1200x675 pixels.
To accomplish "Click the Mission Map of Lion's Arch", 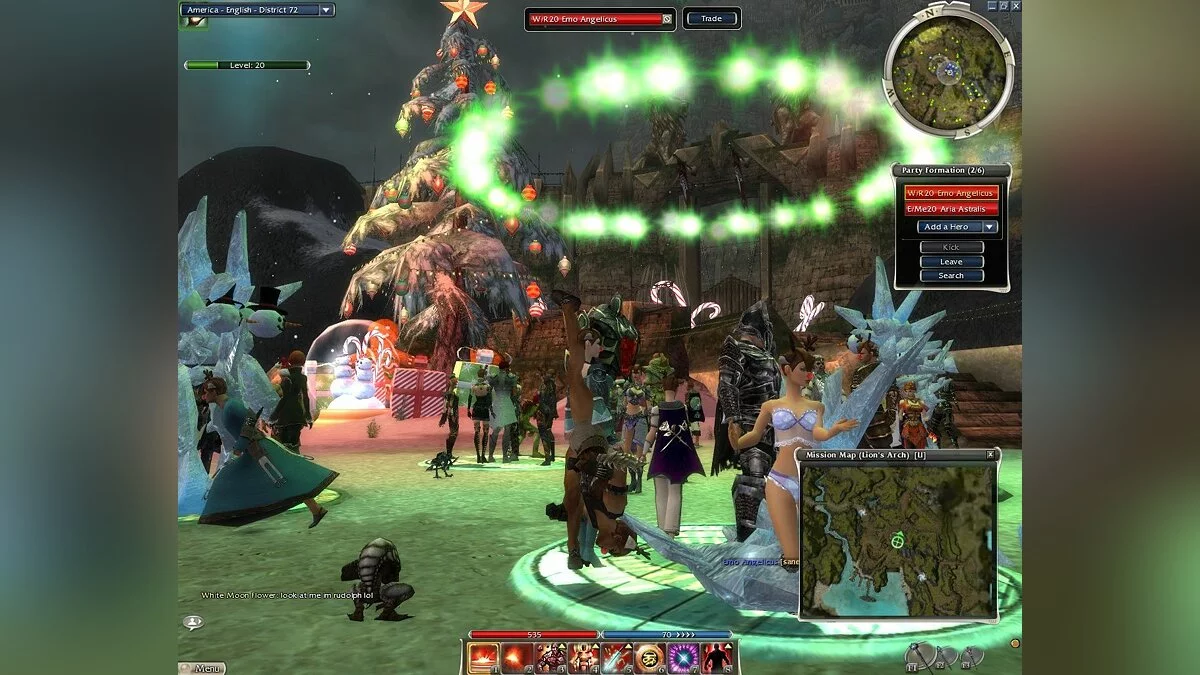I will (x=899, y=540).
